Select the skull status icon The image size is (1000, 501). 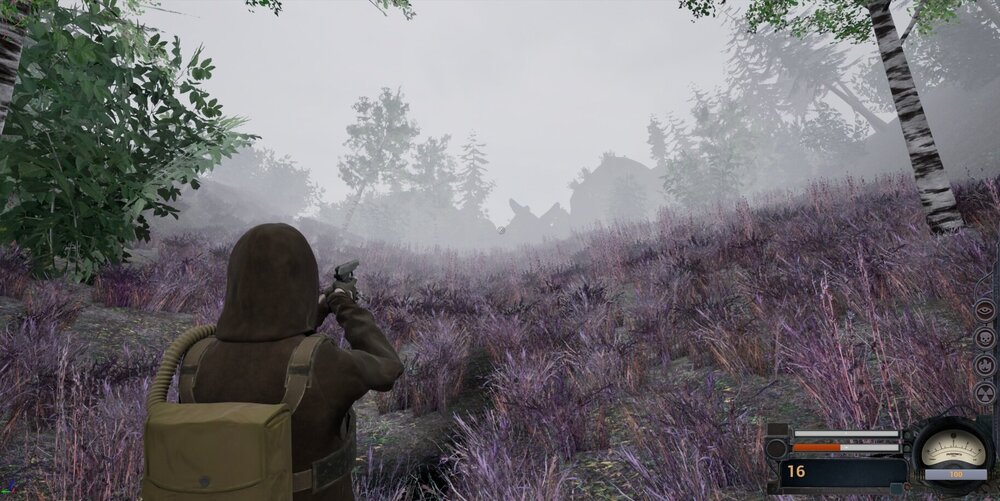pyautogui.click(x=984, y=338)
